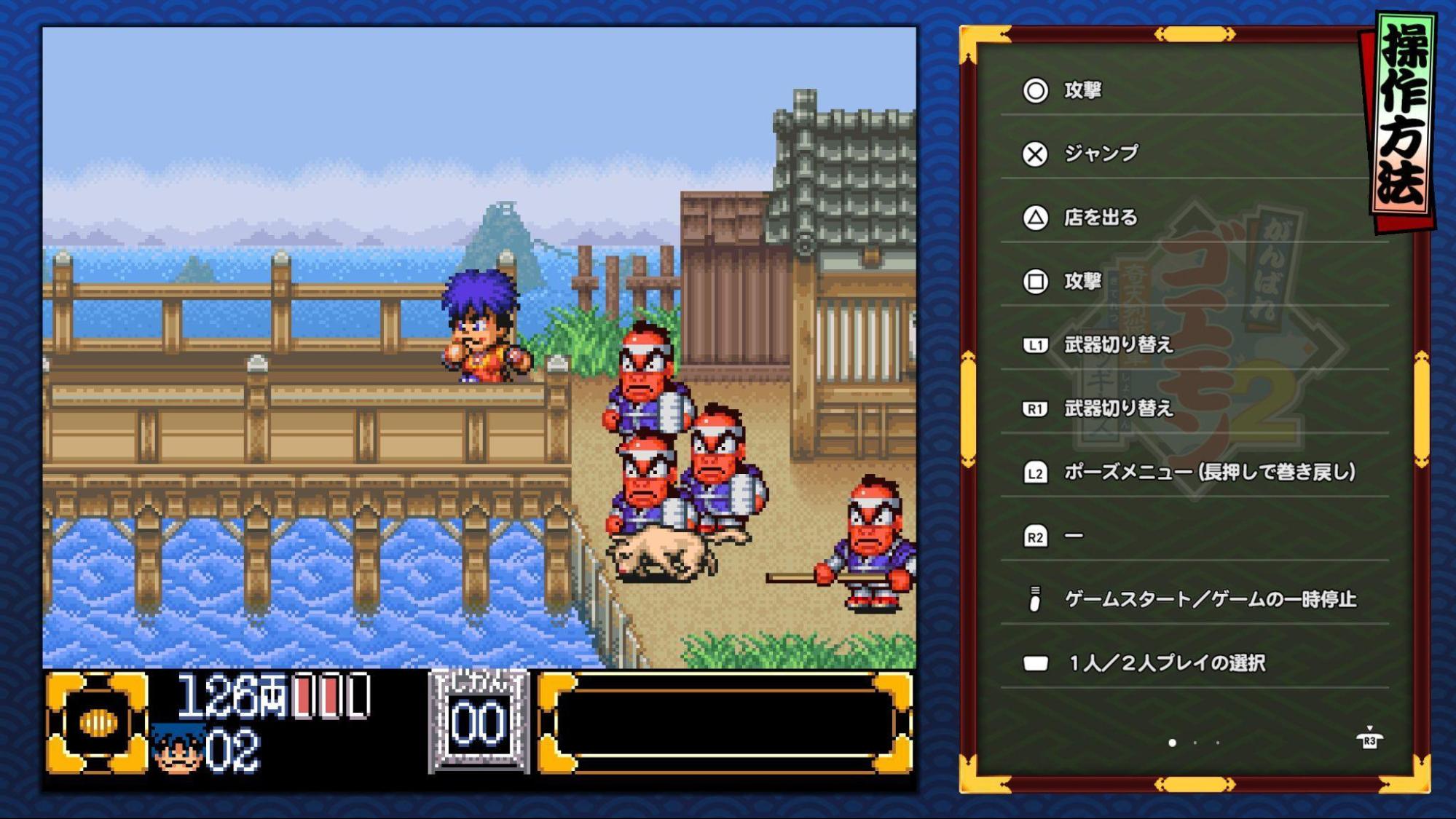The height and width of the screenshot is (819, 1456).
Task: Select the L2 ポーズメニュー icon
Action: click(1034, 473)
